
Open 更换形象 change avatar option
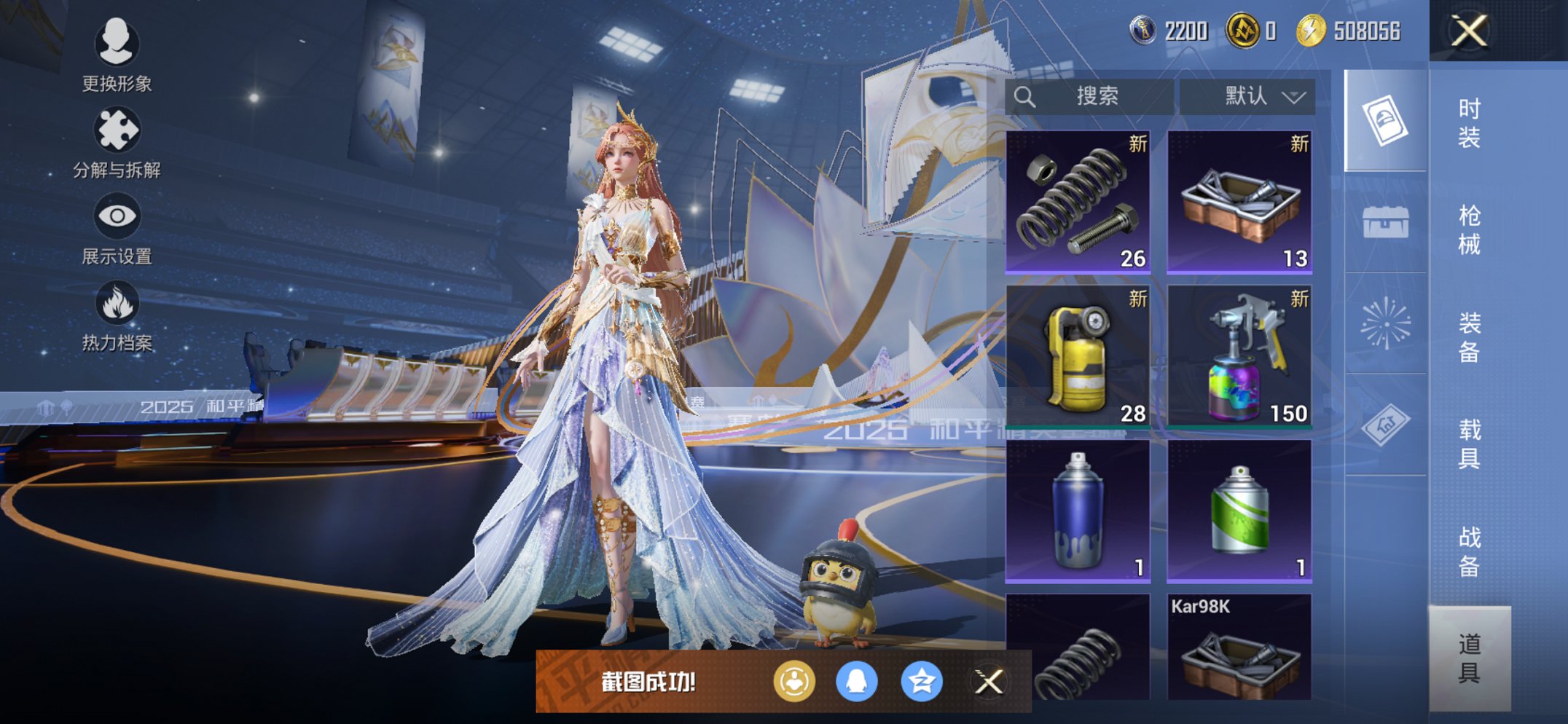[117, 55]
